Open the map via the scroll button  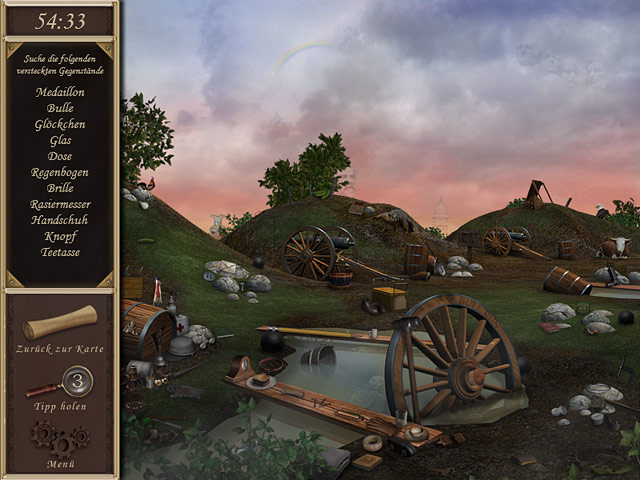60,322
